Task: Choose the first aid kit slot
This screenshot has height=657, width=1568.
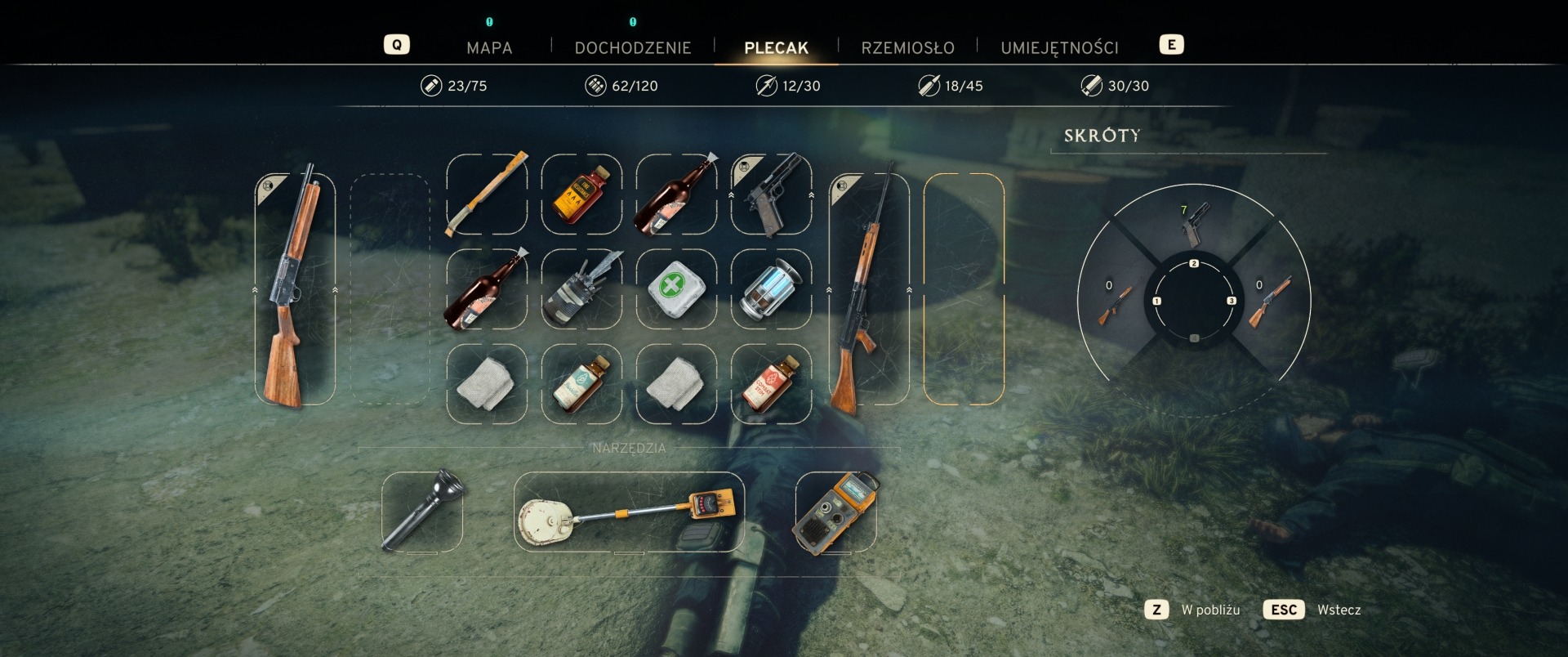Action: tap(676, 288)
